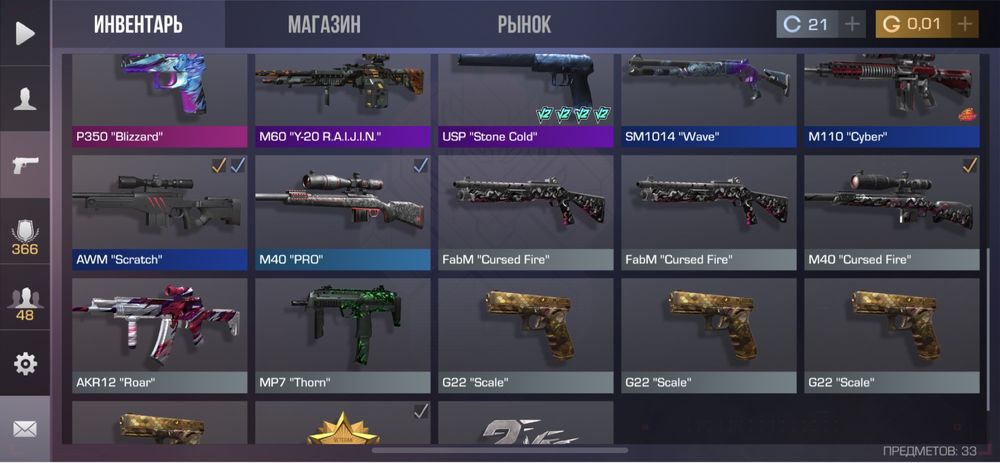Screen dimensions: 1000x463
Task: Tap the play arrow button
Action: pyautogui.click(x=25, y=33)
